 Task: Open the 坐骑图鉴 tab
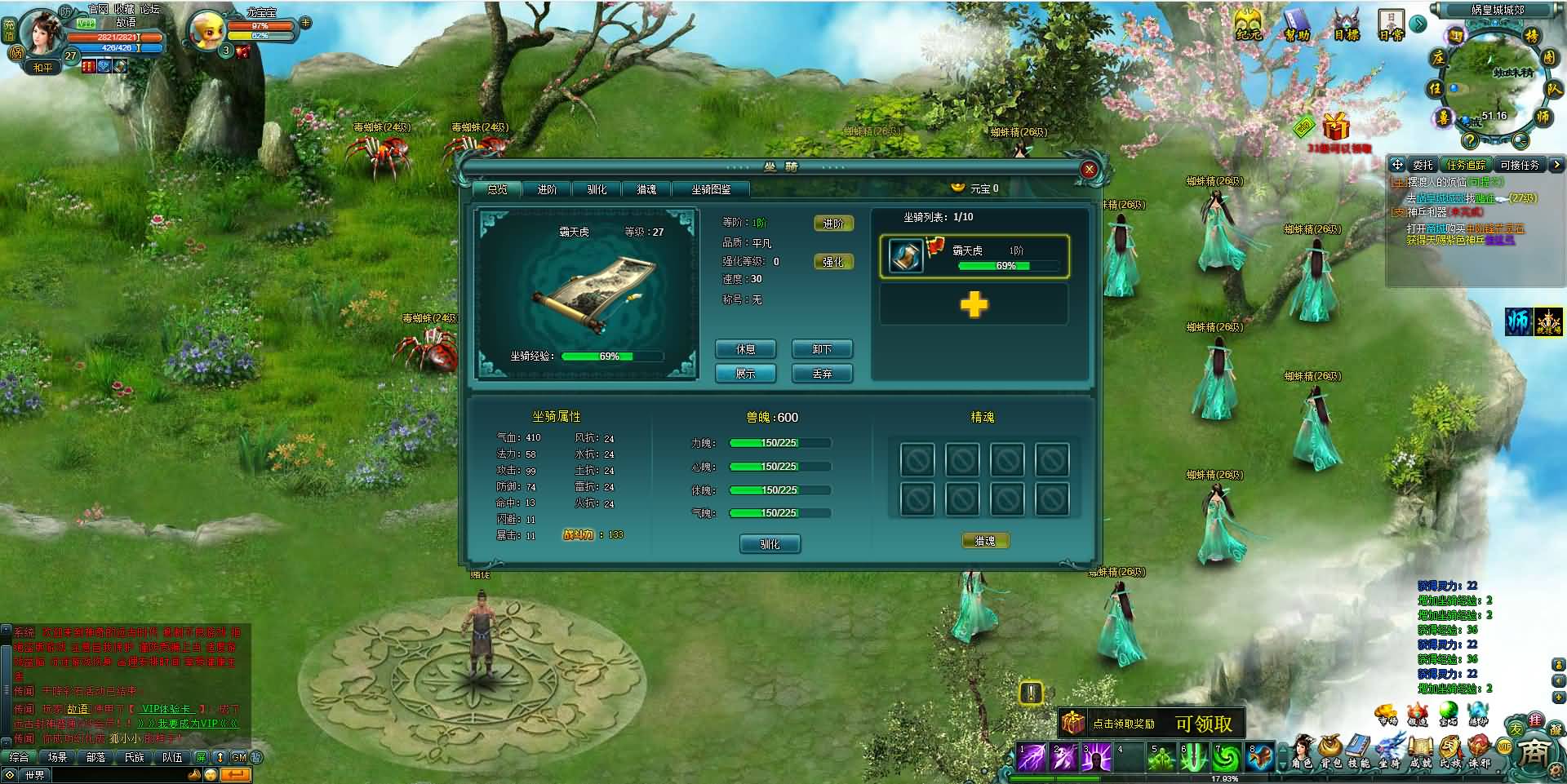[x=711, y=189]
